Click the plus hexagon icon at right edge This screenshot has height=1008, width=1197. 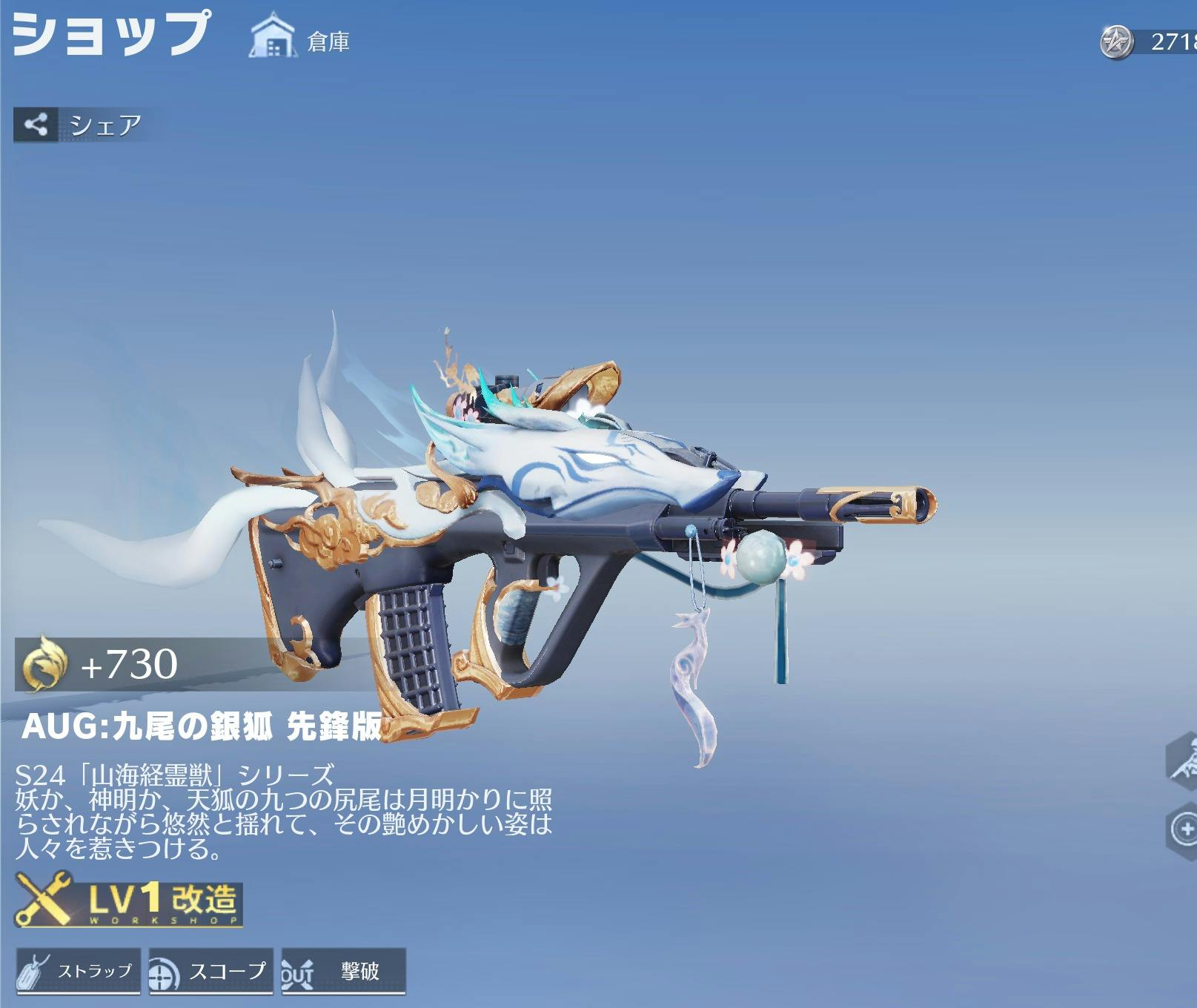point(1185,829)
